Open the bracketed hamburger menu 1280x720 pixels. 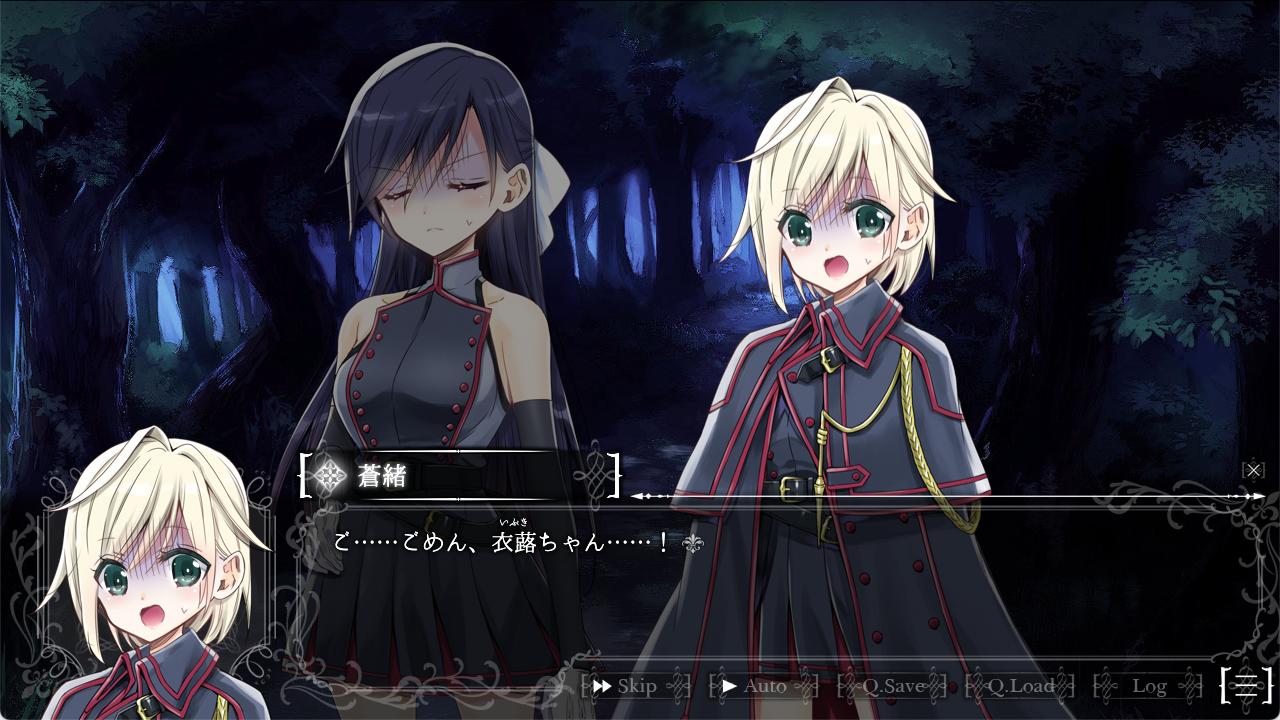(x=1246, y=685)
